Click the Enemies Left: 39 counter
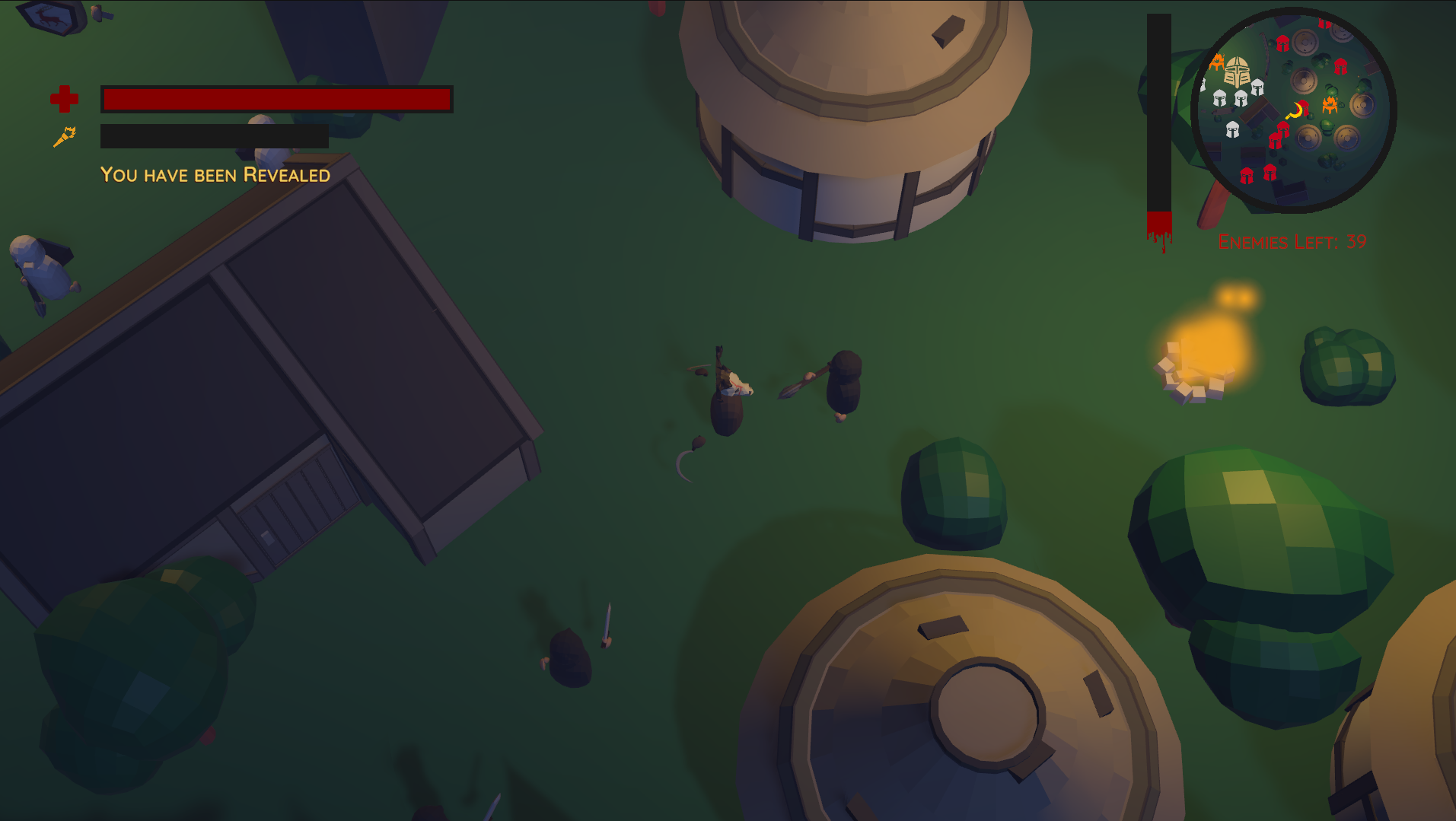The height and width of the screenshot is (821, 1456). (x=1292, y=242)
